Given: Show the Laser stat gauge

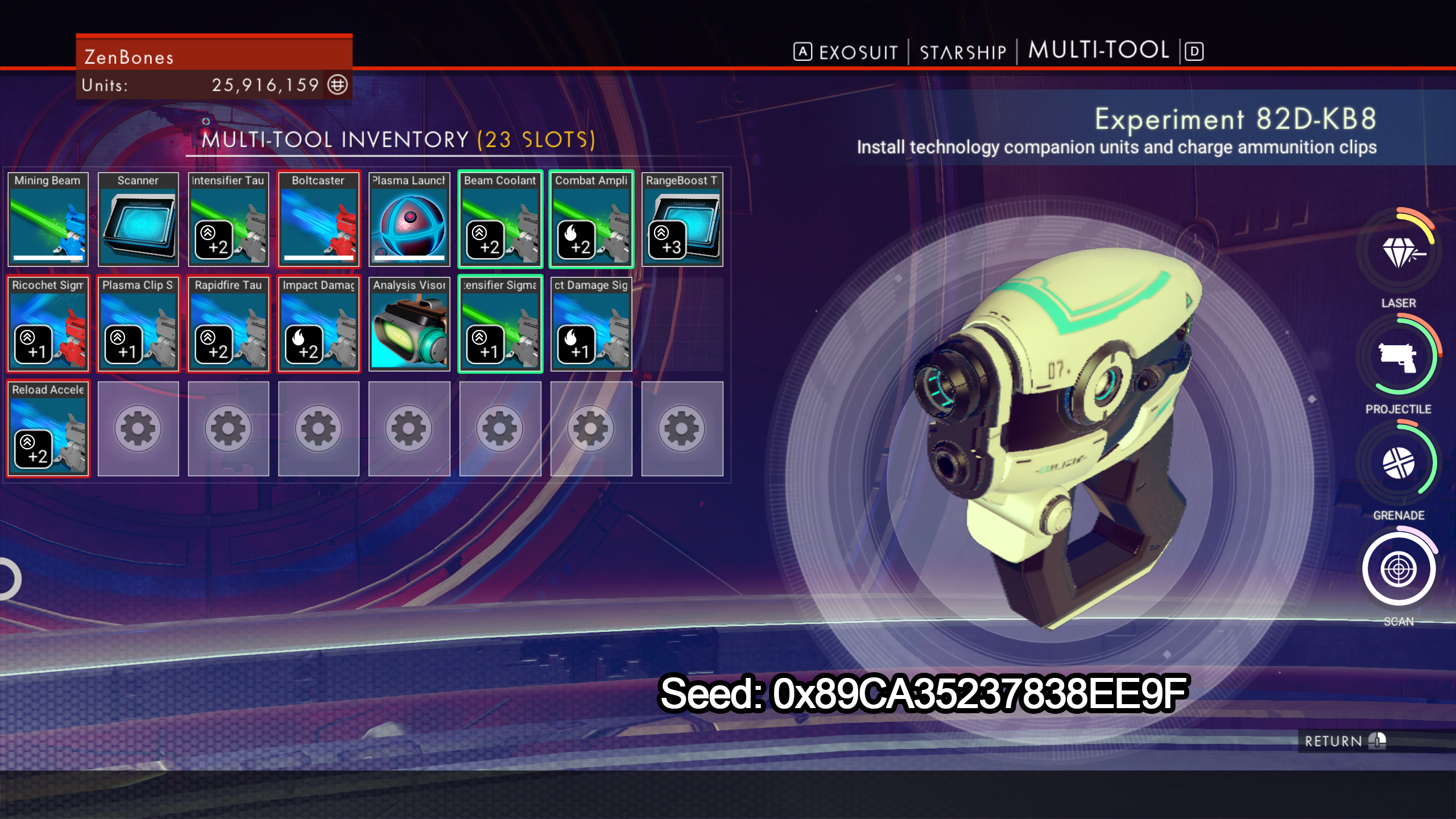Looking at the screenshot, I should [1399, 251].
